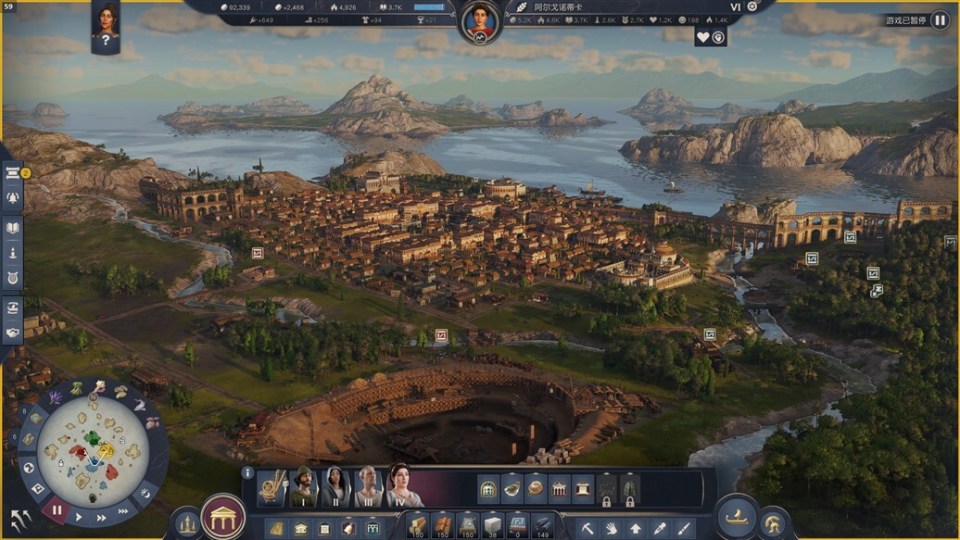Pause game speed on the minimap ring
The height and width of the screenshot is (540, 960).
[56, 510]
